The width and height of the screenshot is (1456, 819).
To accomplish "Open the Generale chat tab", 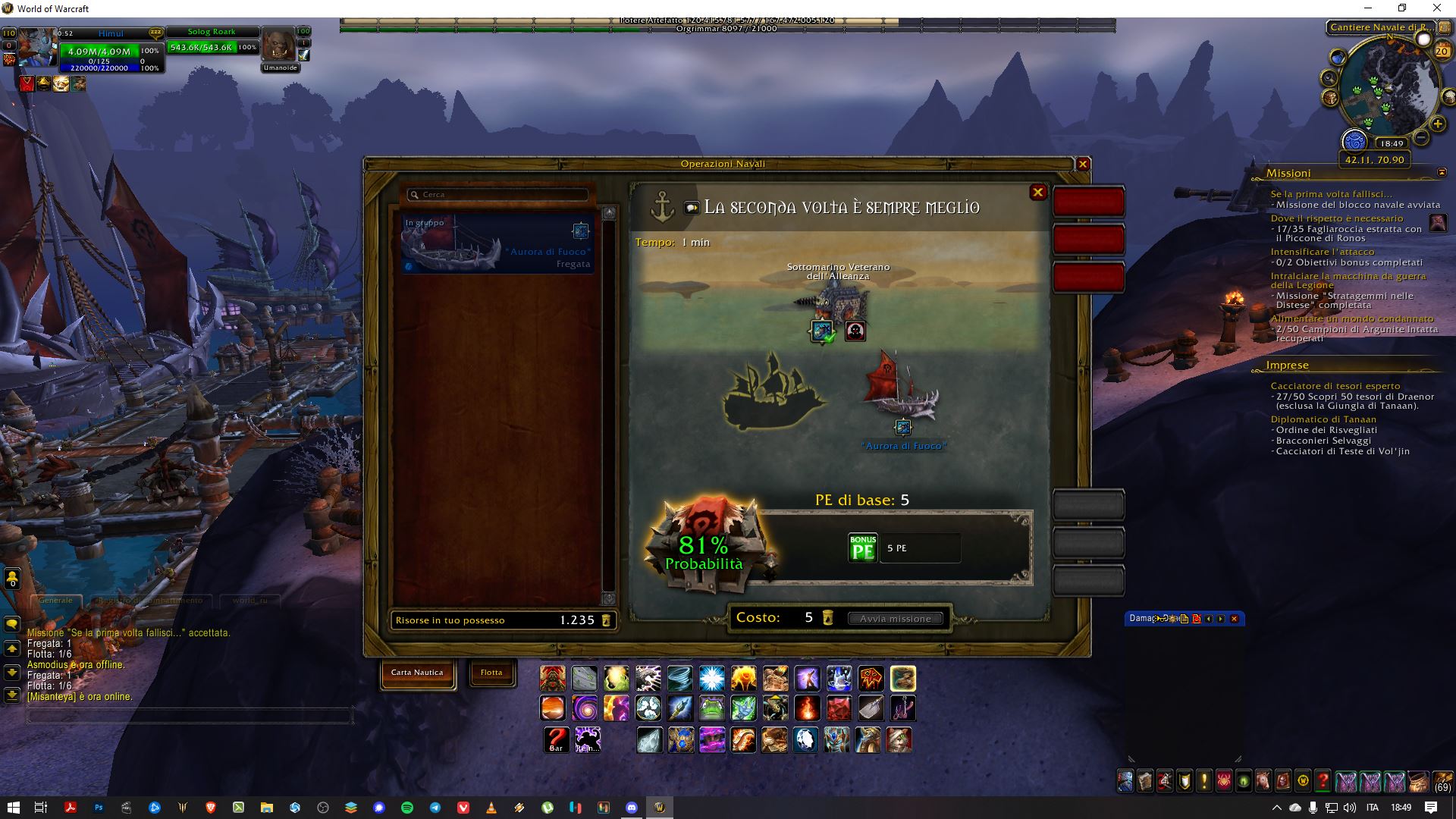I will pos(56,601).
